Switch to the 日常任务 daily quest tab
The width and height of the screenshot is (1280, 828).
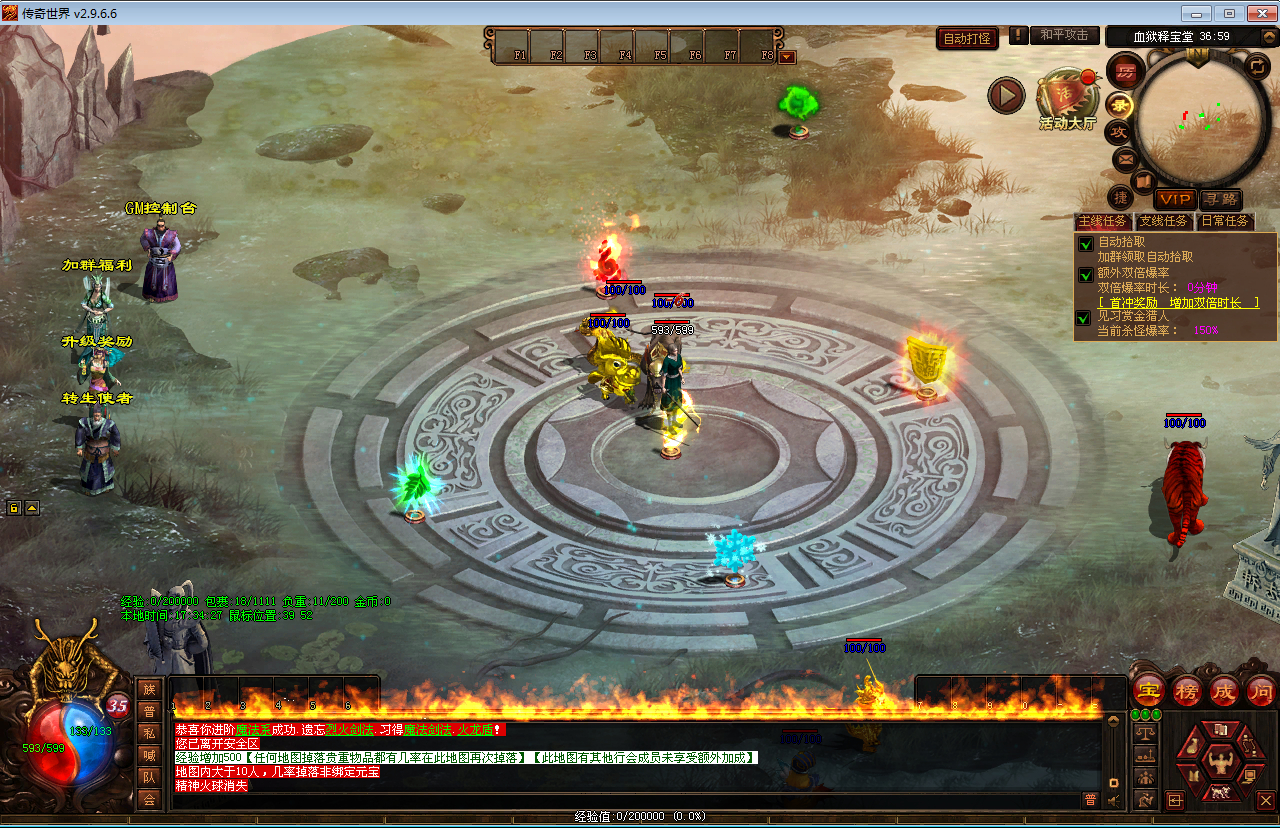[1224, 221]
